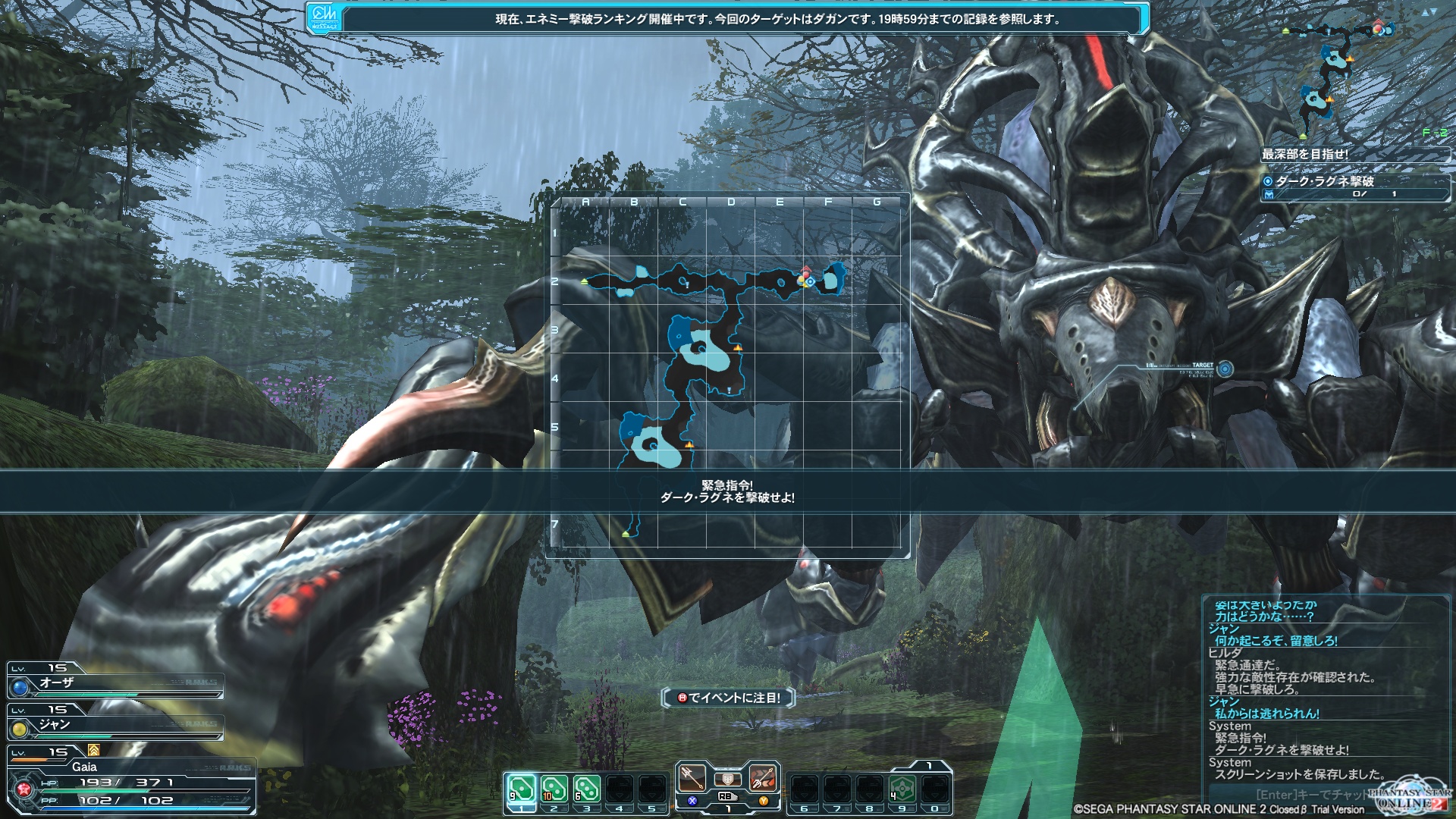Click Gaia's red class emblem
Viewport: 1456px width, 819px height.
(24, 789)
